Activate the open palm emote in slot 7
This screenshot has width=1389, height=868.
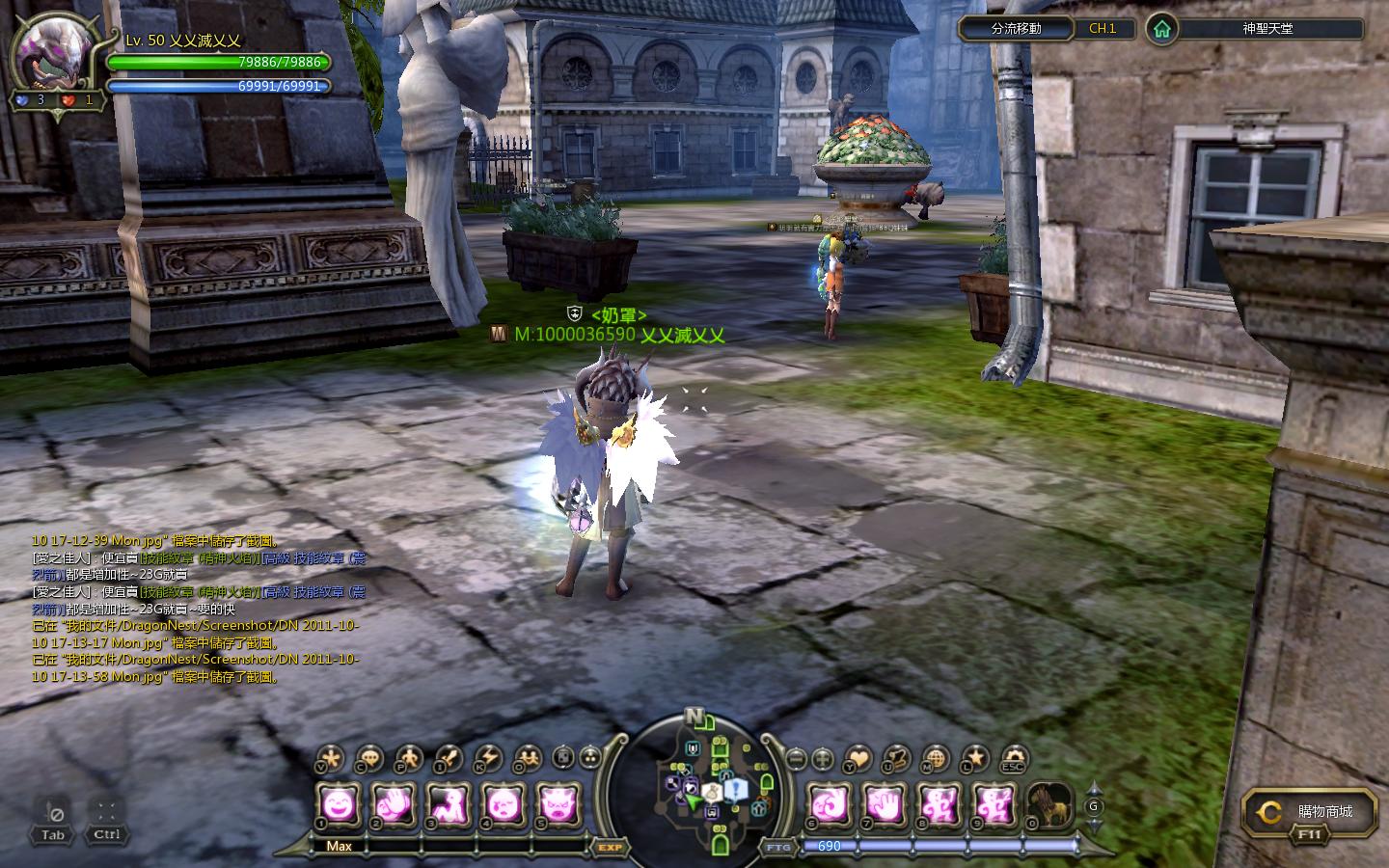[883, 802]
